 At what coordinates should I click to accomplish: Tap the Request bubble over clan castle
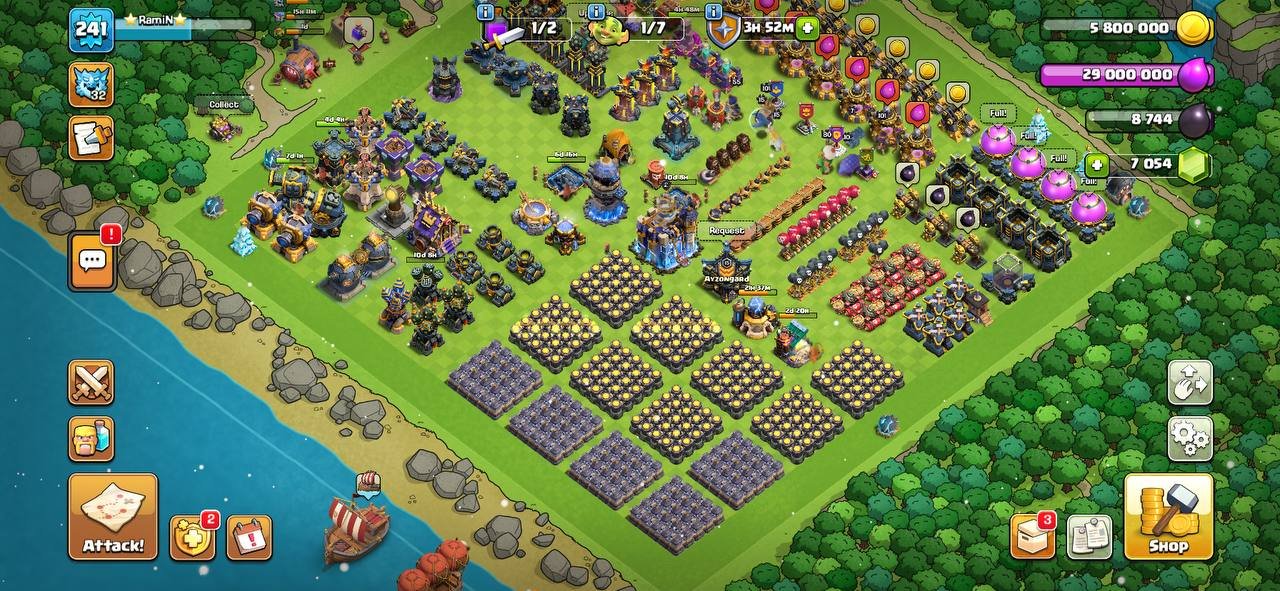[x=727, y=230]
